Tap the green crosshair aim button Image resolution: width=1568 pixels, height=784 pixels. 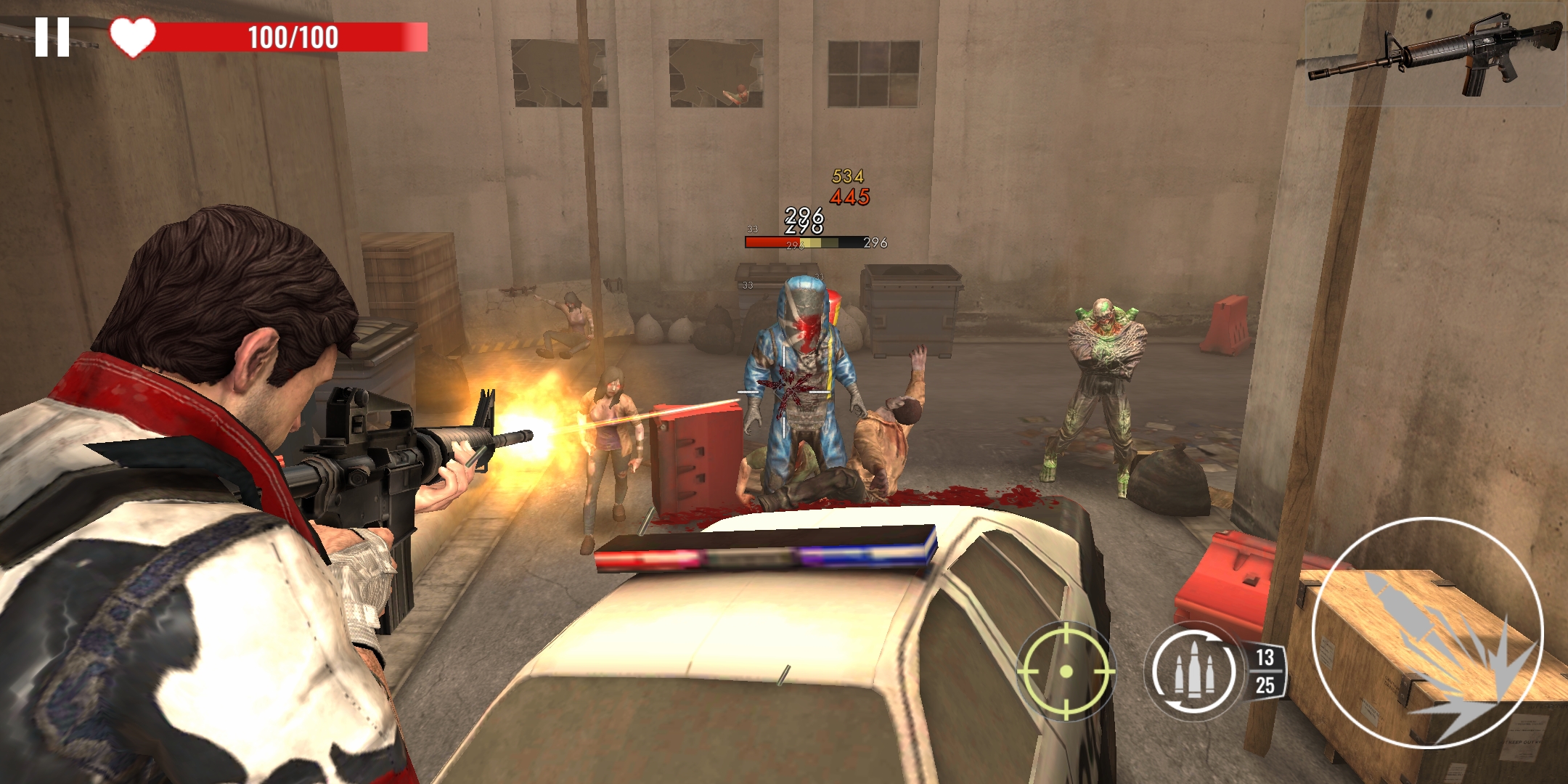[x=1066, y=671]
